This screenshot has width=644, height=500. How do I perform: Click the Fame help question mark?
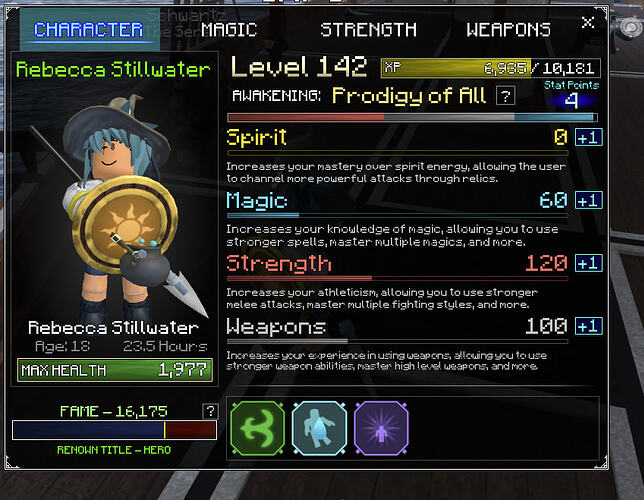209,411
